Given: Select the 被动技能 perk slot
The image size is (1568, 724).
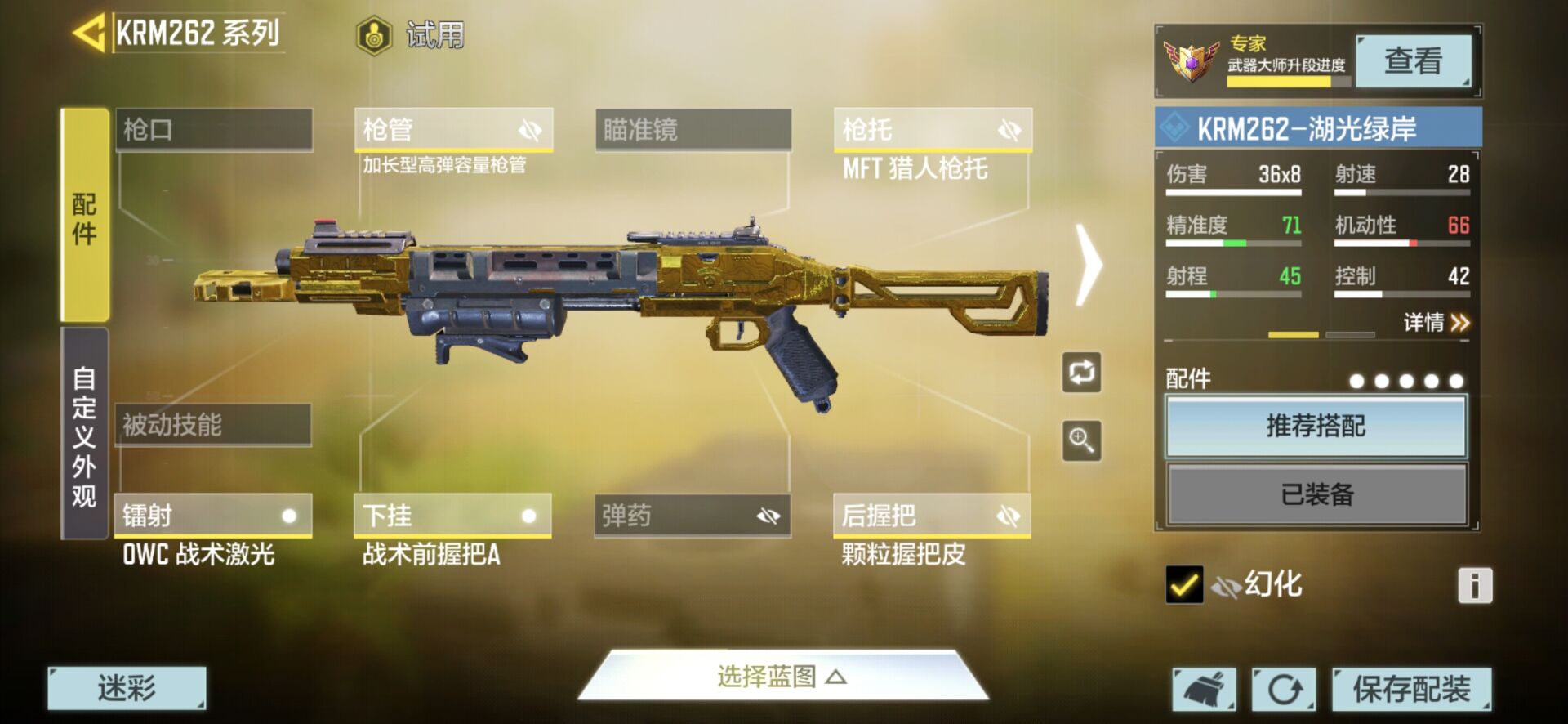Looking at the screenshot, I should click(x=212, y=424).
